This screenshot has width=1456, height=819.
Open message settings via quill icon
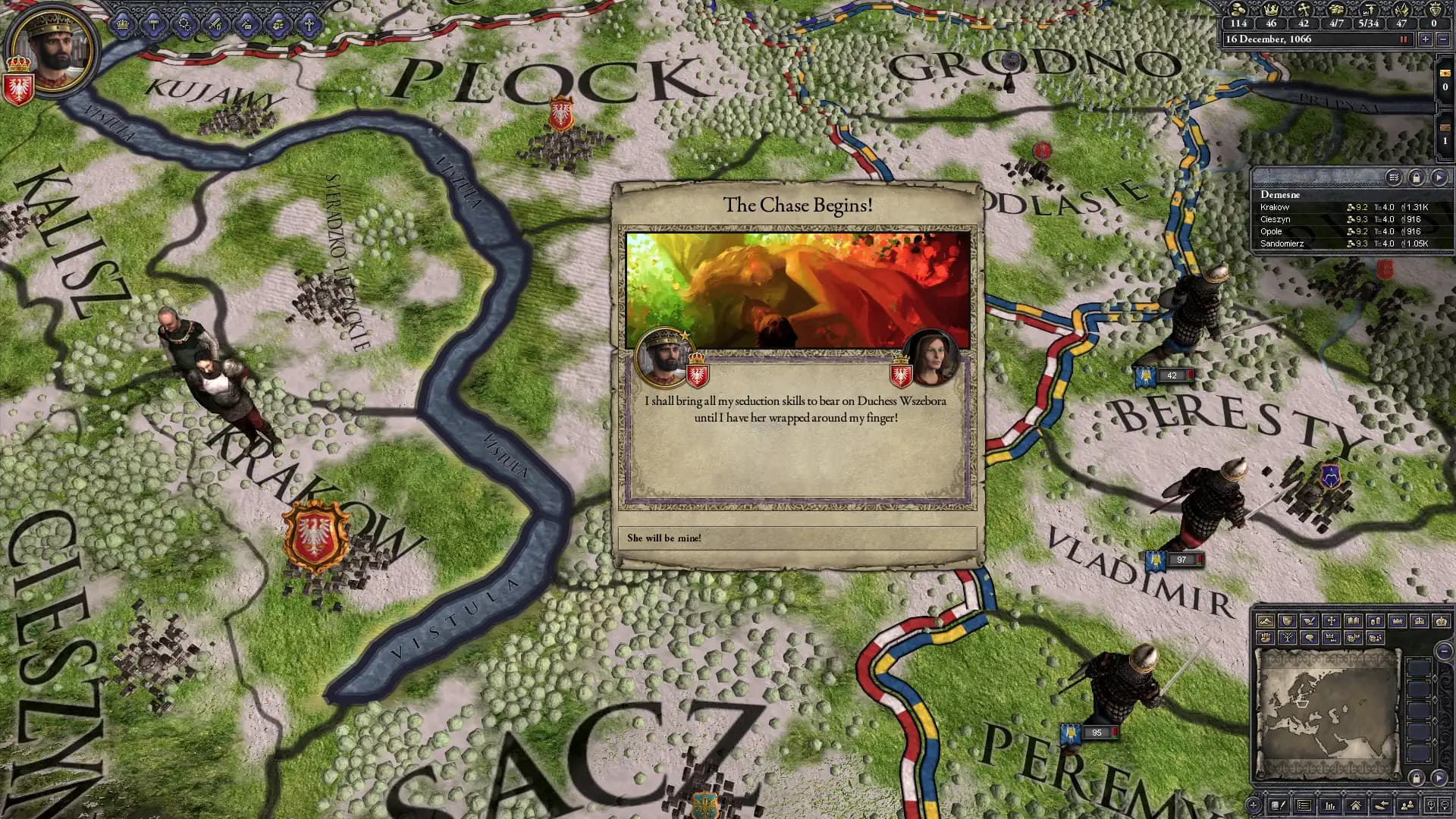[x=1277, y=805]
